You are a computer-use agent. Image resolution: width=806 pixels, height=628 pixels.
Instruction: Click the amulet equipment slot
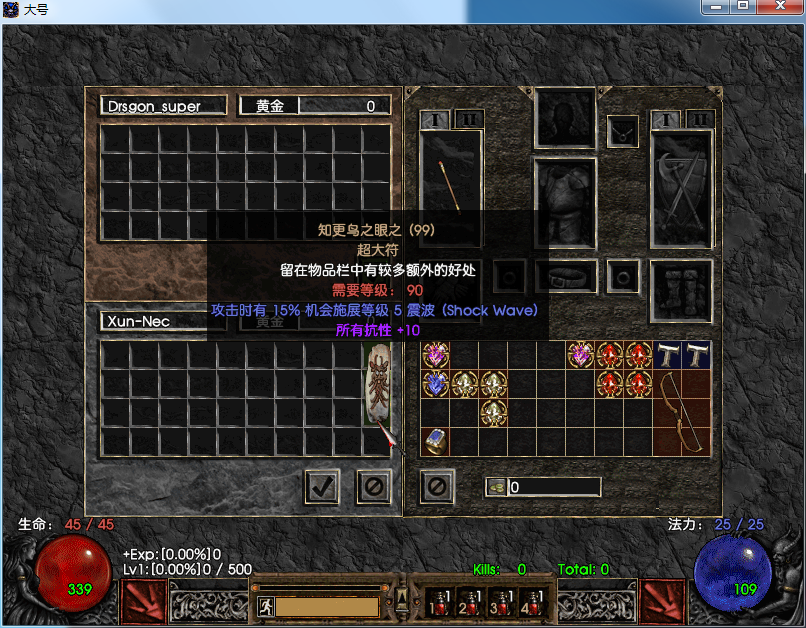click(623, 130)
